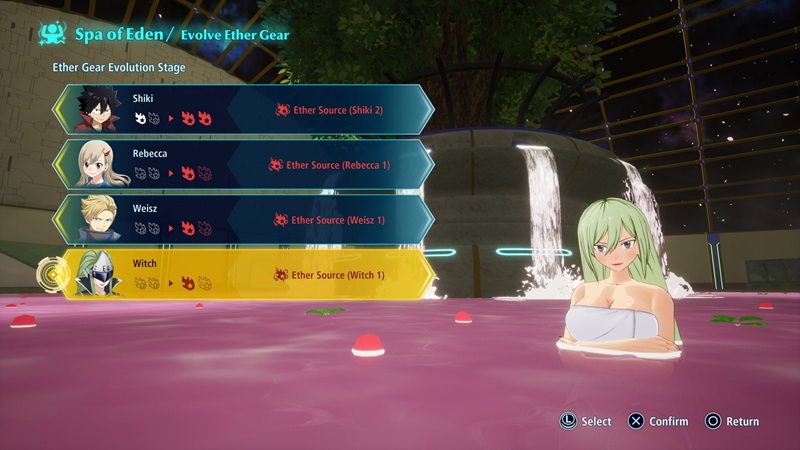Select the highlighted Witch evolution row
The image size is (800, 450).
point(245,274)
